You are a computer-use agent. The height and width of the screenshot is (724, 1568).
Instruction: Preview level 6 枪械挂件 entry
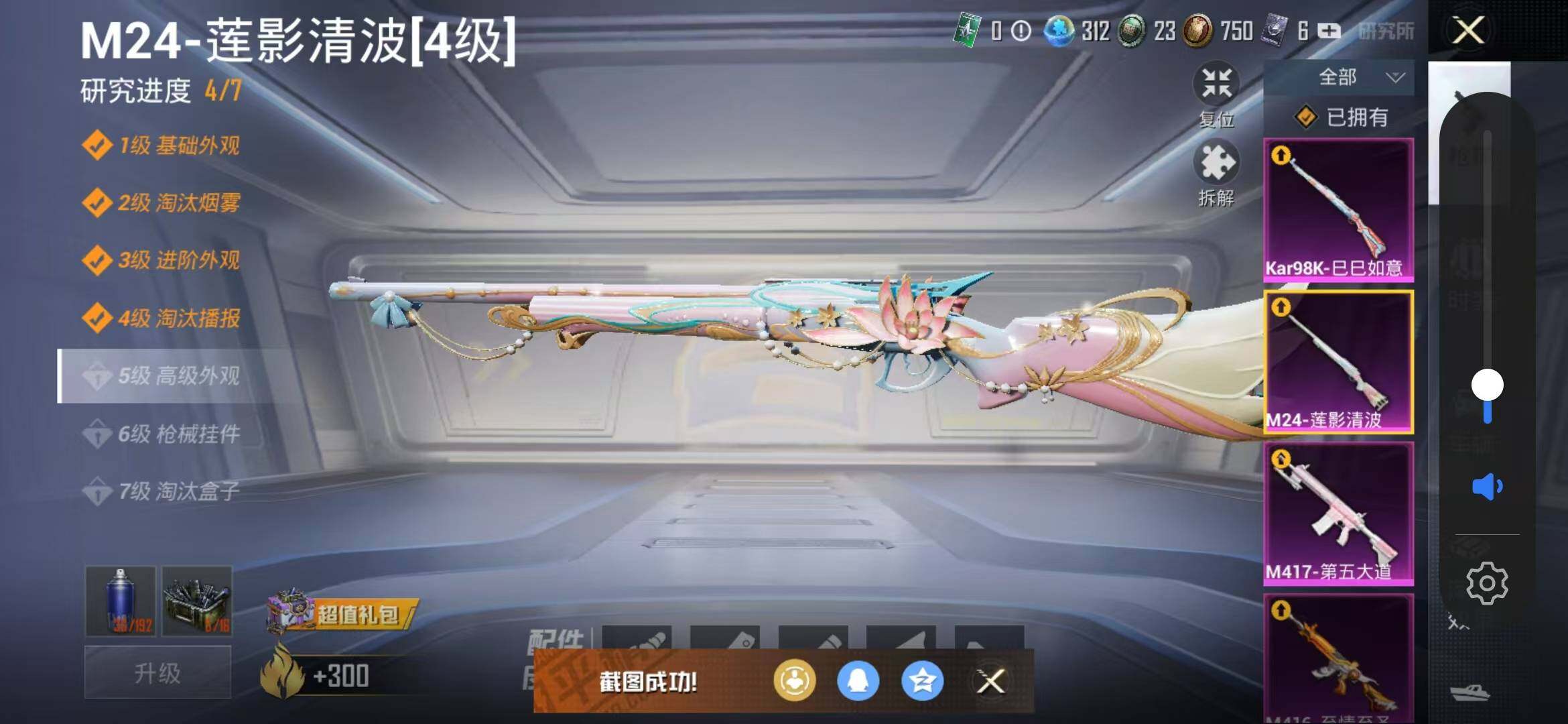[161, 434]
